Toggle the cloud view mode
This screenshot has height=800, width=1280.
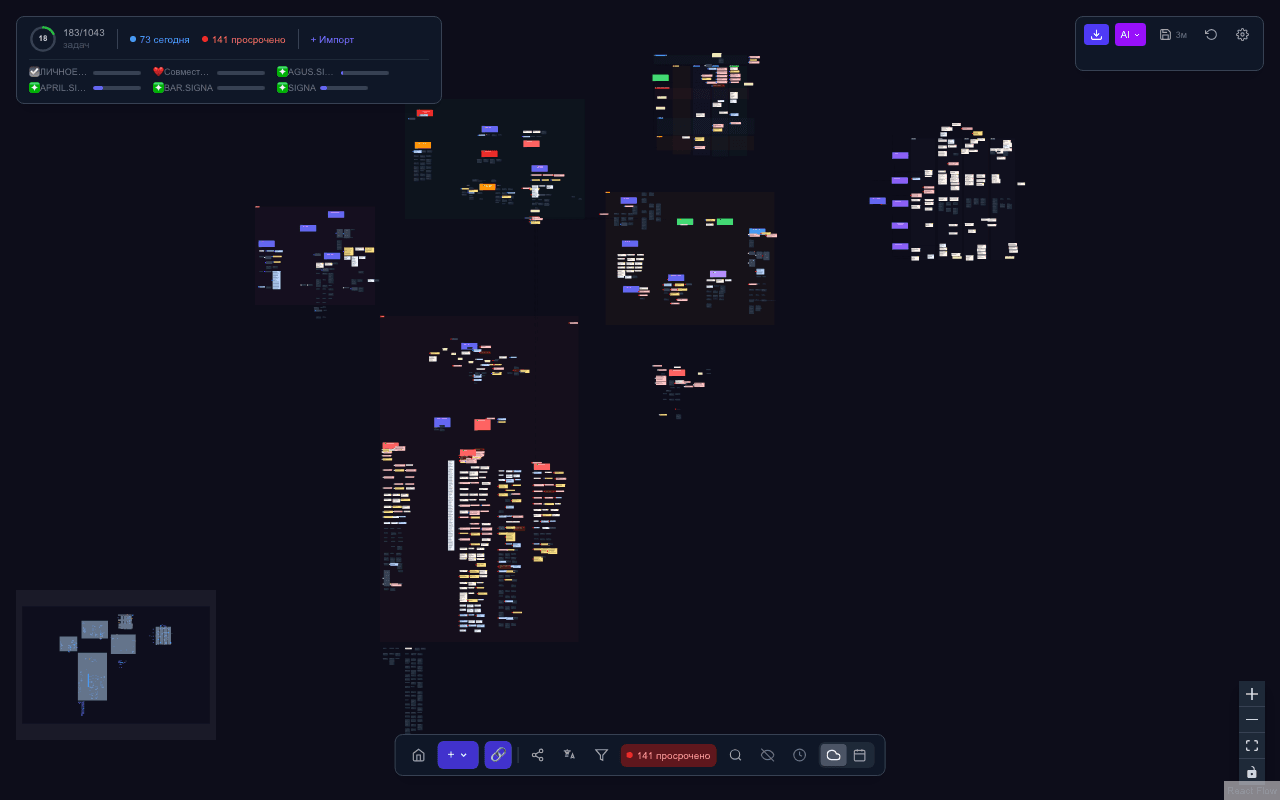(833, 755)
